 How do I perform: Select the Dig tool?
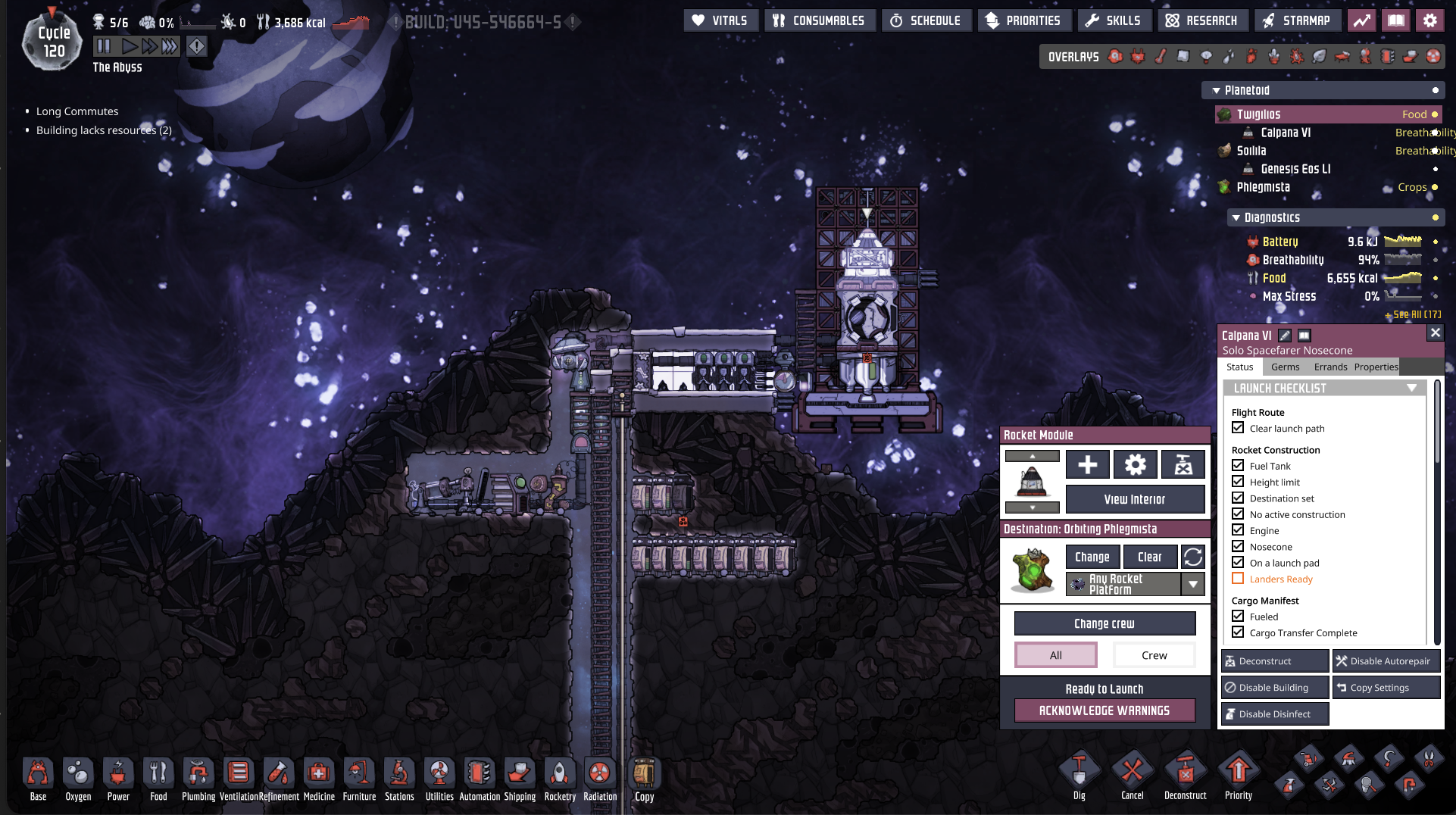(1079, 776)
